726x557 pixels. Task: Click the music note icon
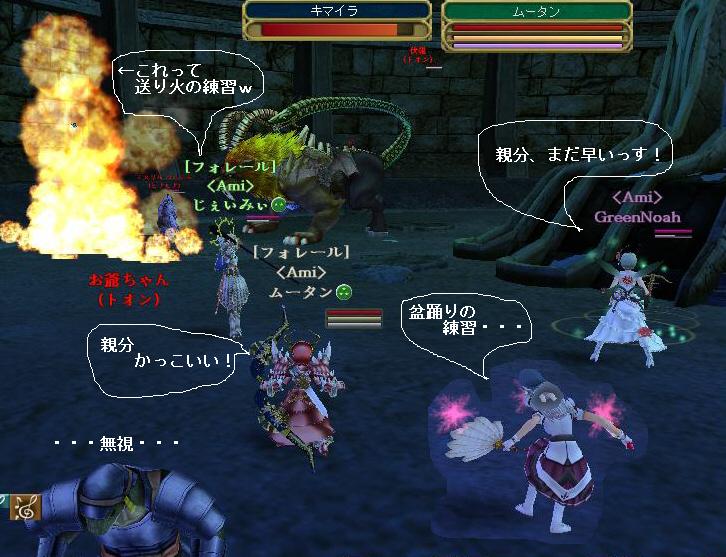pyautogui.click(x=24, y=508)
